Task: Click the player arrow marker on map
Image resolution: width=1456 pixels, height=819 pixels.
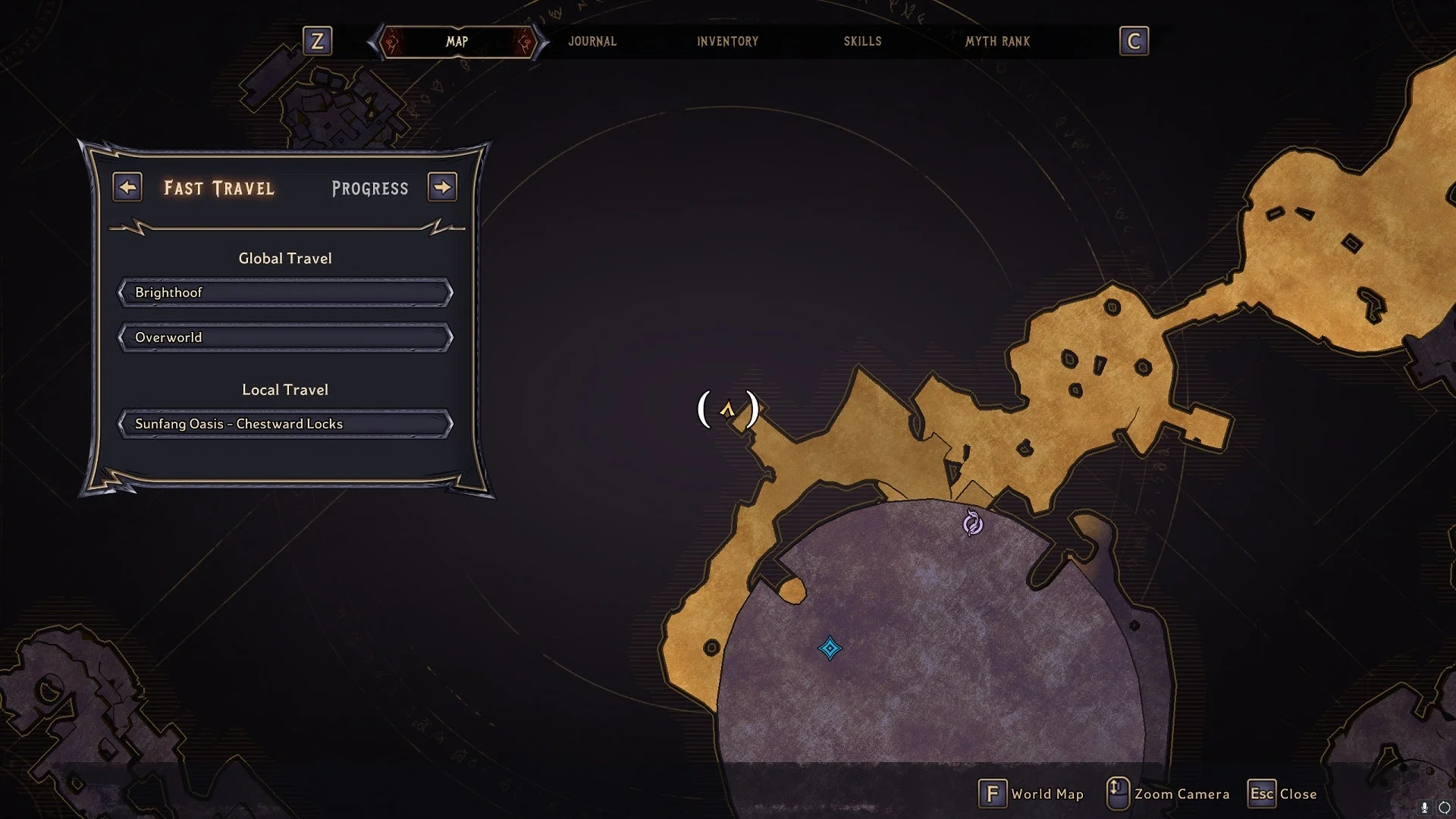Action: pyautogui.click(x=727, y=410)
